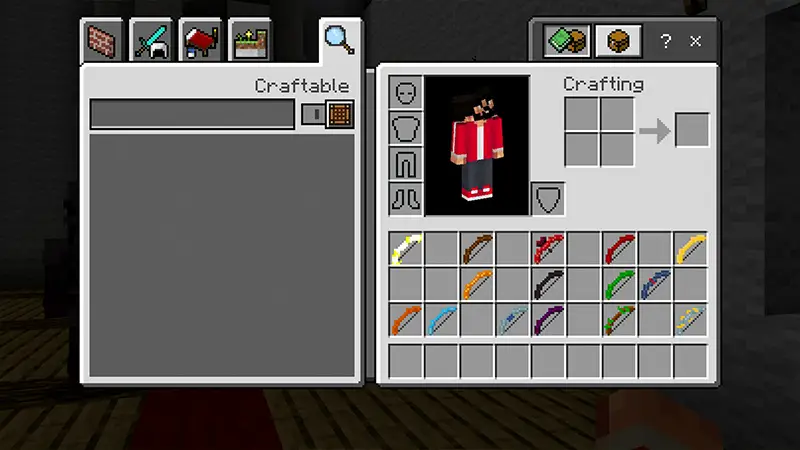Switch to the magnifying glass Search tab
This screenshot has height=450, width=800.
[338, 40]
